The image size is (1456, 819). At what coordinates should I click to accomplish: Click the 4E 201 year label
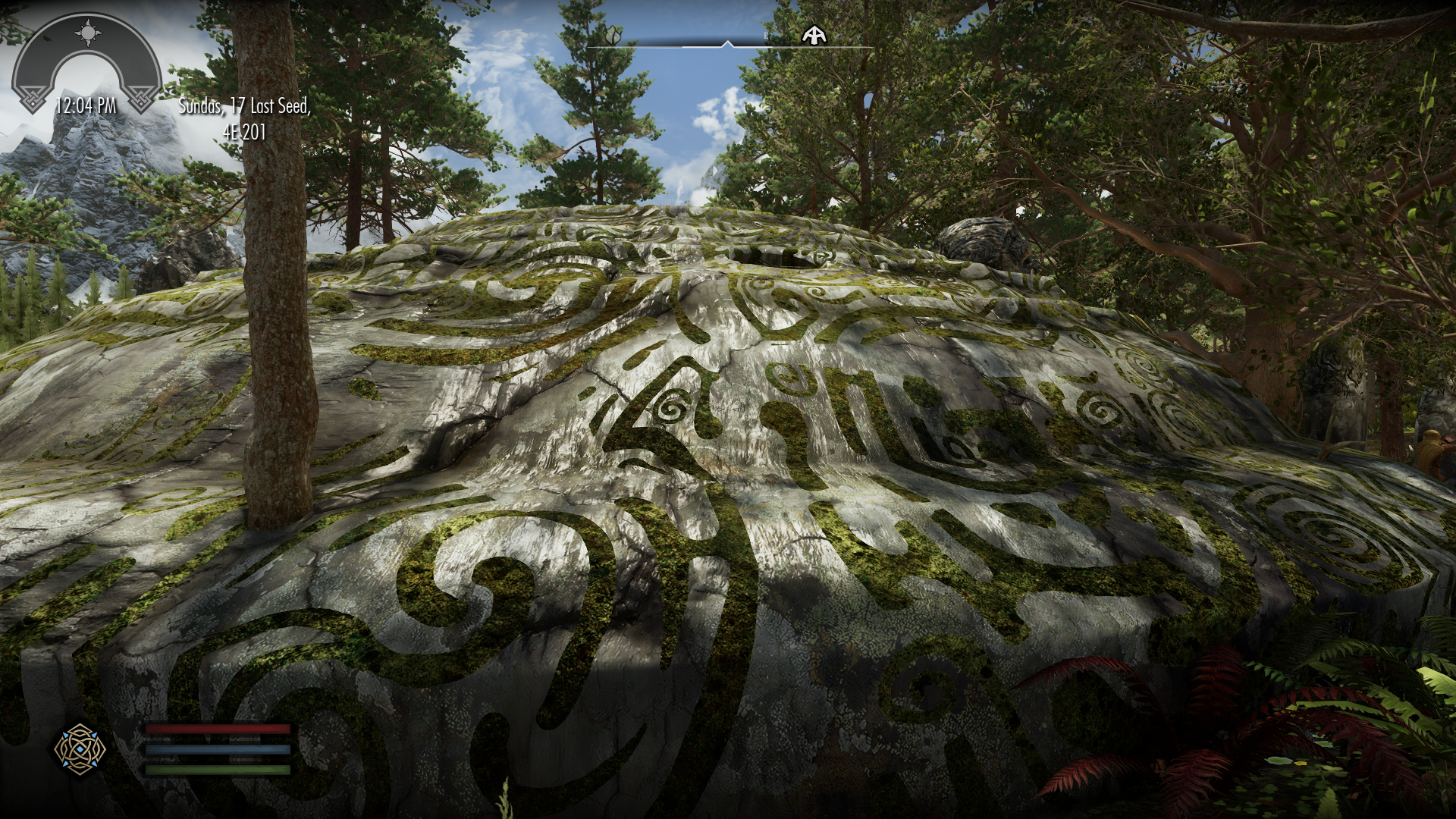[x=246, y=131]
